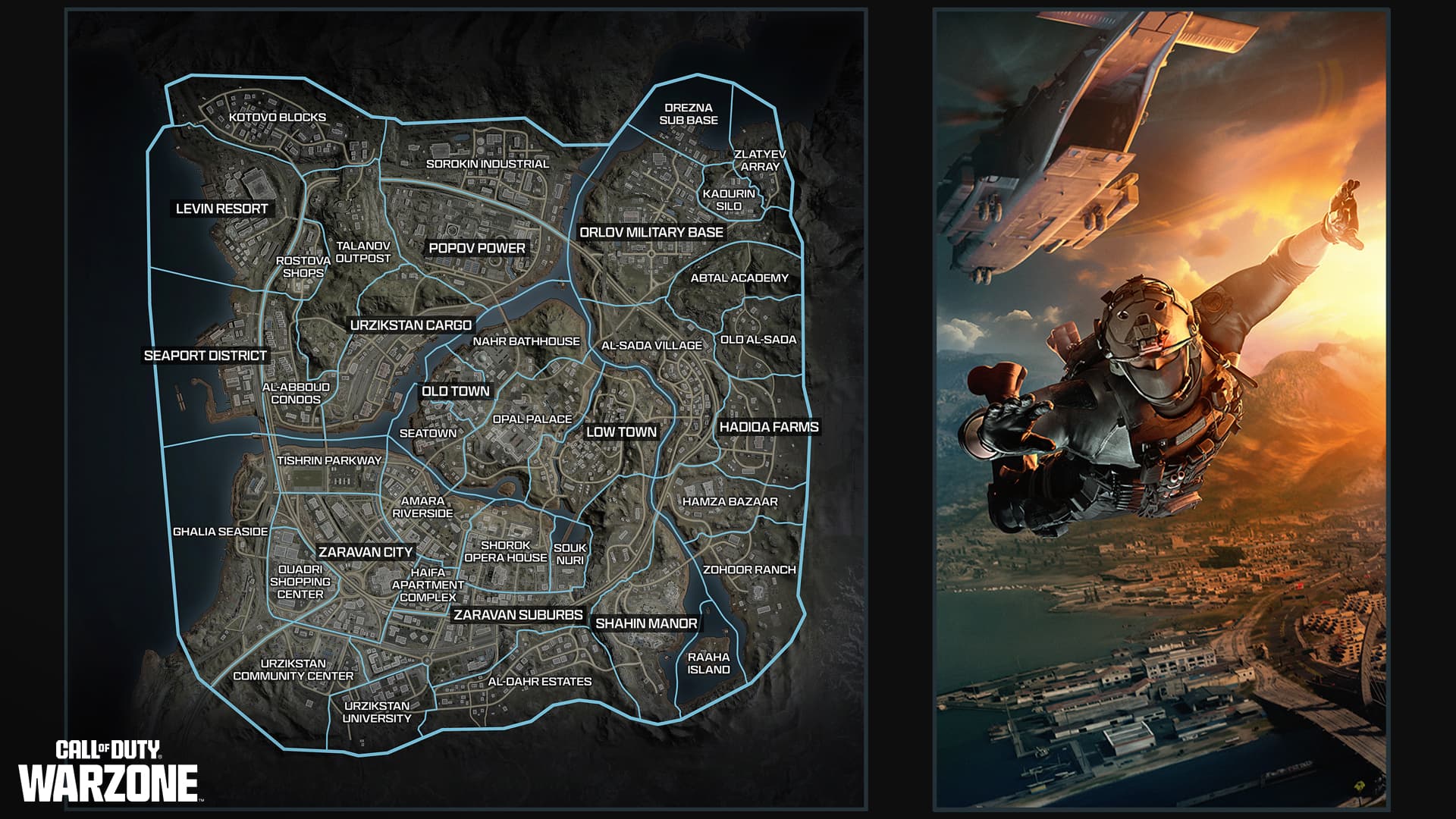Image resolution: width=1456 pixels, height=819 pixels.
Task: Choose the Shahin Manor label
Action: [x=646, y=623]
